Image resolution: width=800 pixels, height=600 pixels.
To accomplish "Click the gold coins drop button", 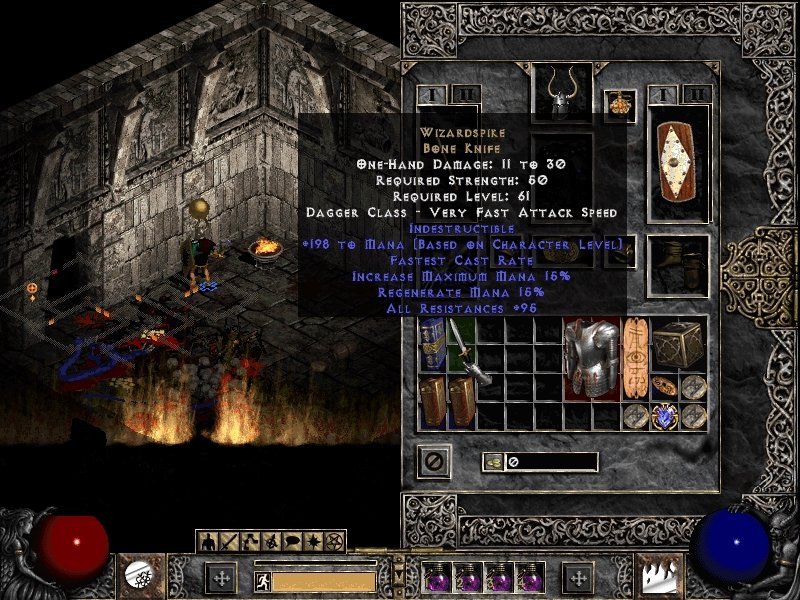I will pos(493,462).
